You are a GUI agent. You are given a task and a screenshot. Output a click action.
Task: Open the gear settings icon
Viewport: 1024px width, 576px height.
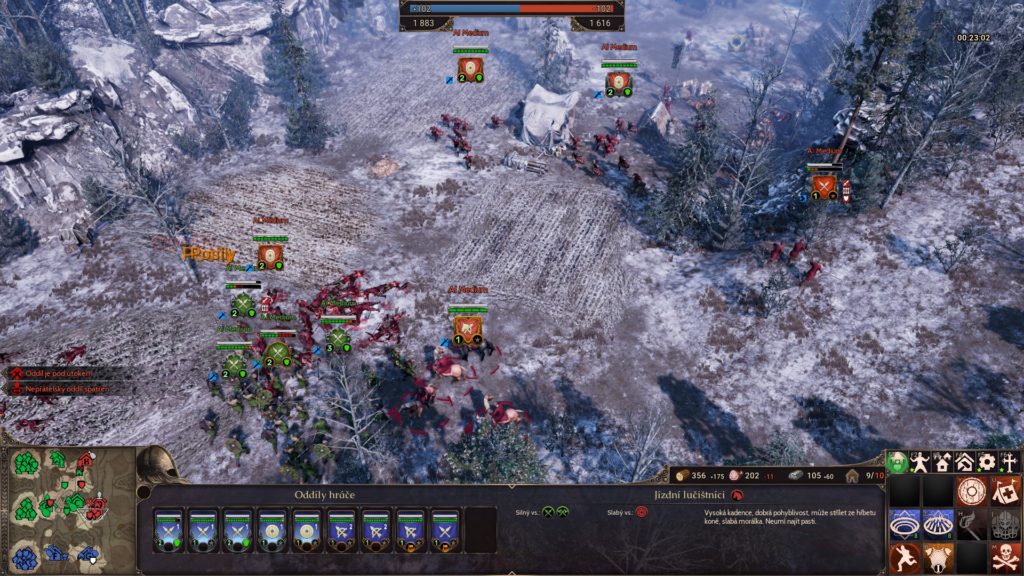coord(987,463)
